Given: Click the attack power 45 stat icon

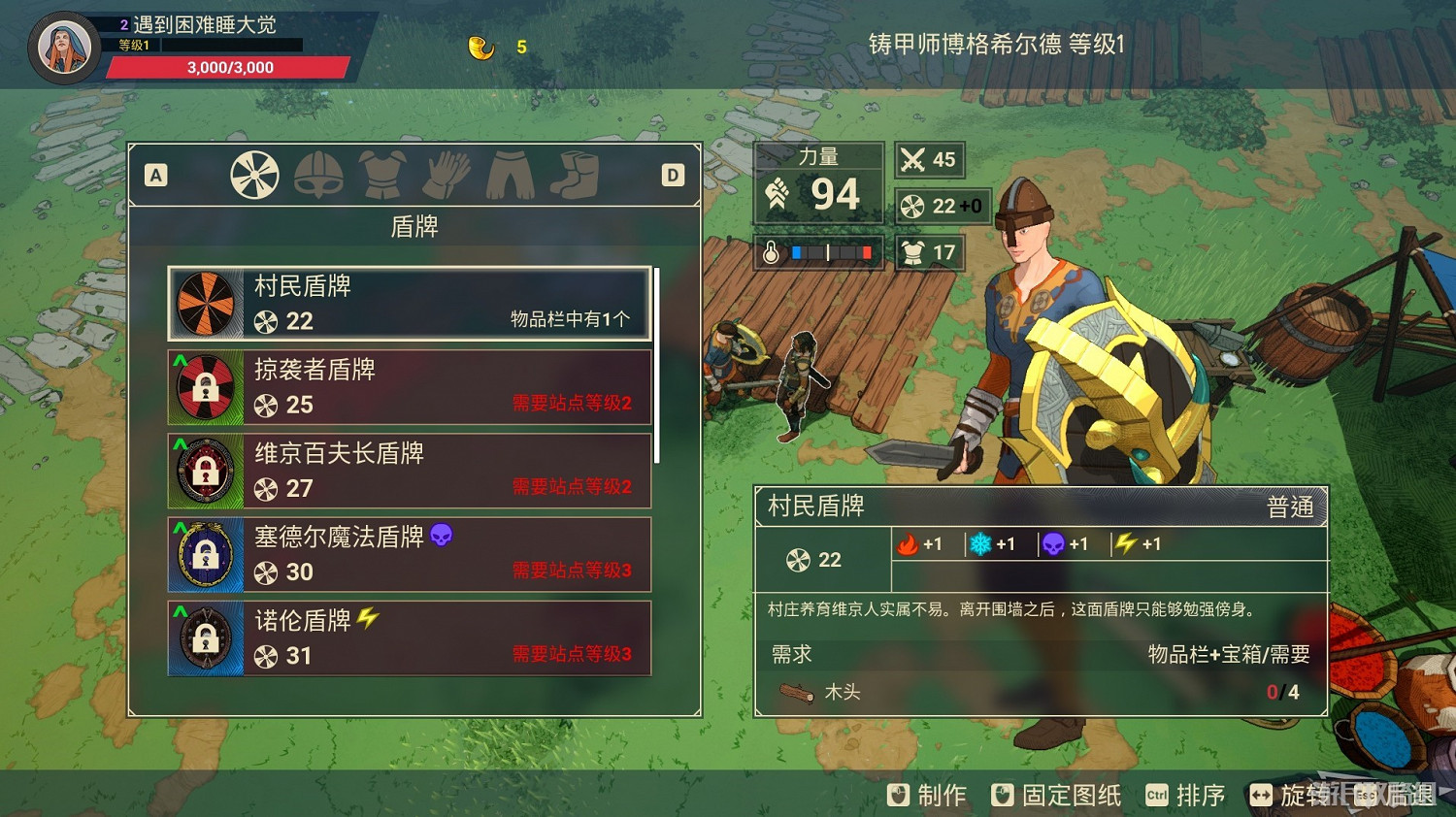Looking at the screenshot, I should [x=912, y=159].
